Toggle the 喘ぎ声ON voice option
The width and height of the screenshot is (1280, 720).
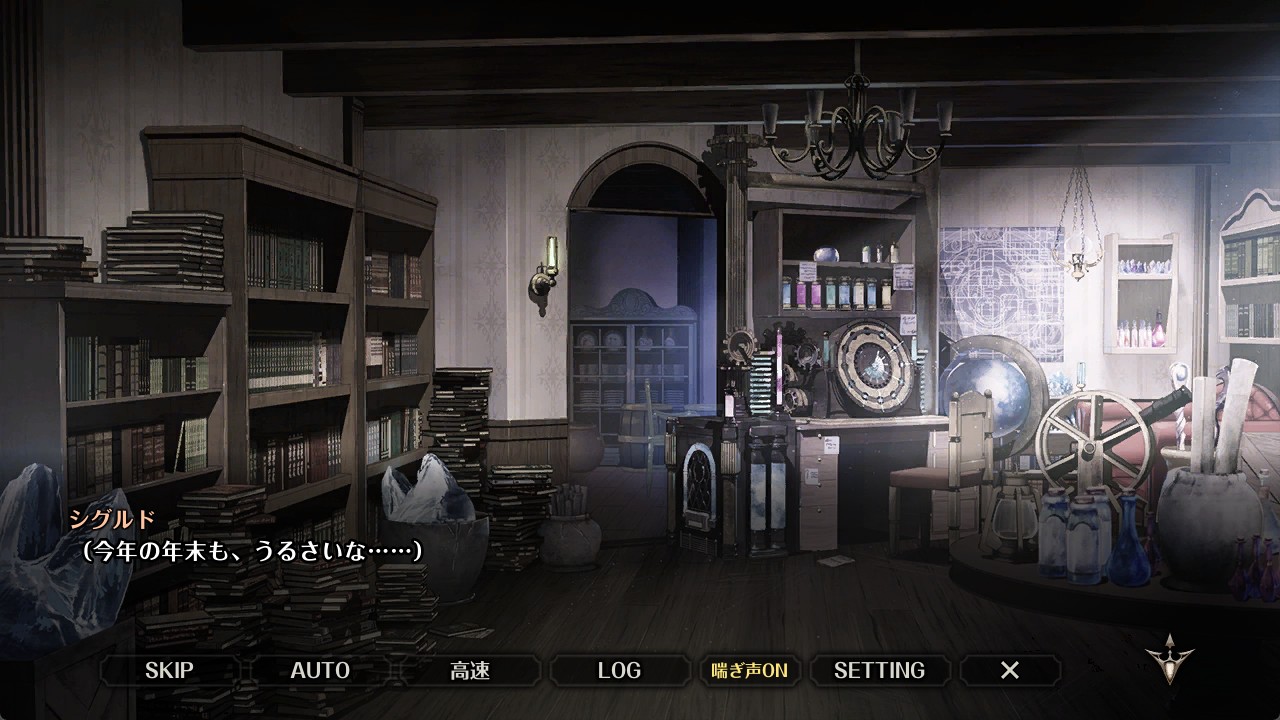pos(749,670)
